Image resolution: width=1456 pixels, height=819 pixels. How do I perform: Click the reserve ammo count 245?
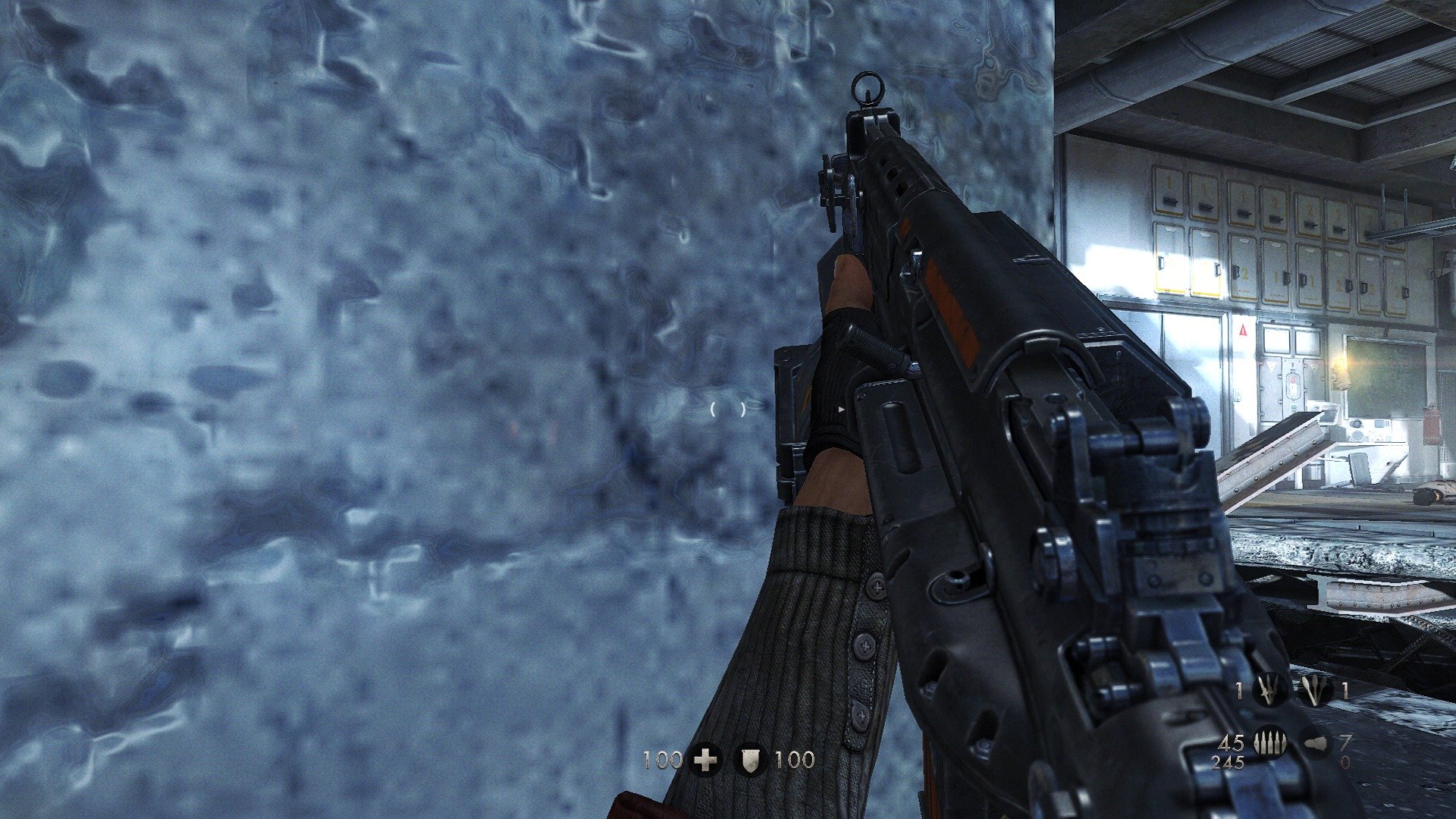(x=1228, y=763)
